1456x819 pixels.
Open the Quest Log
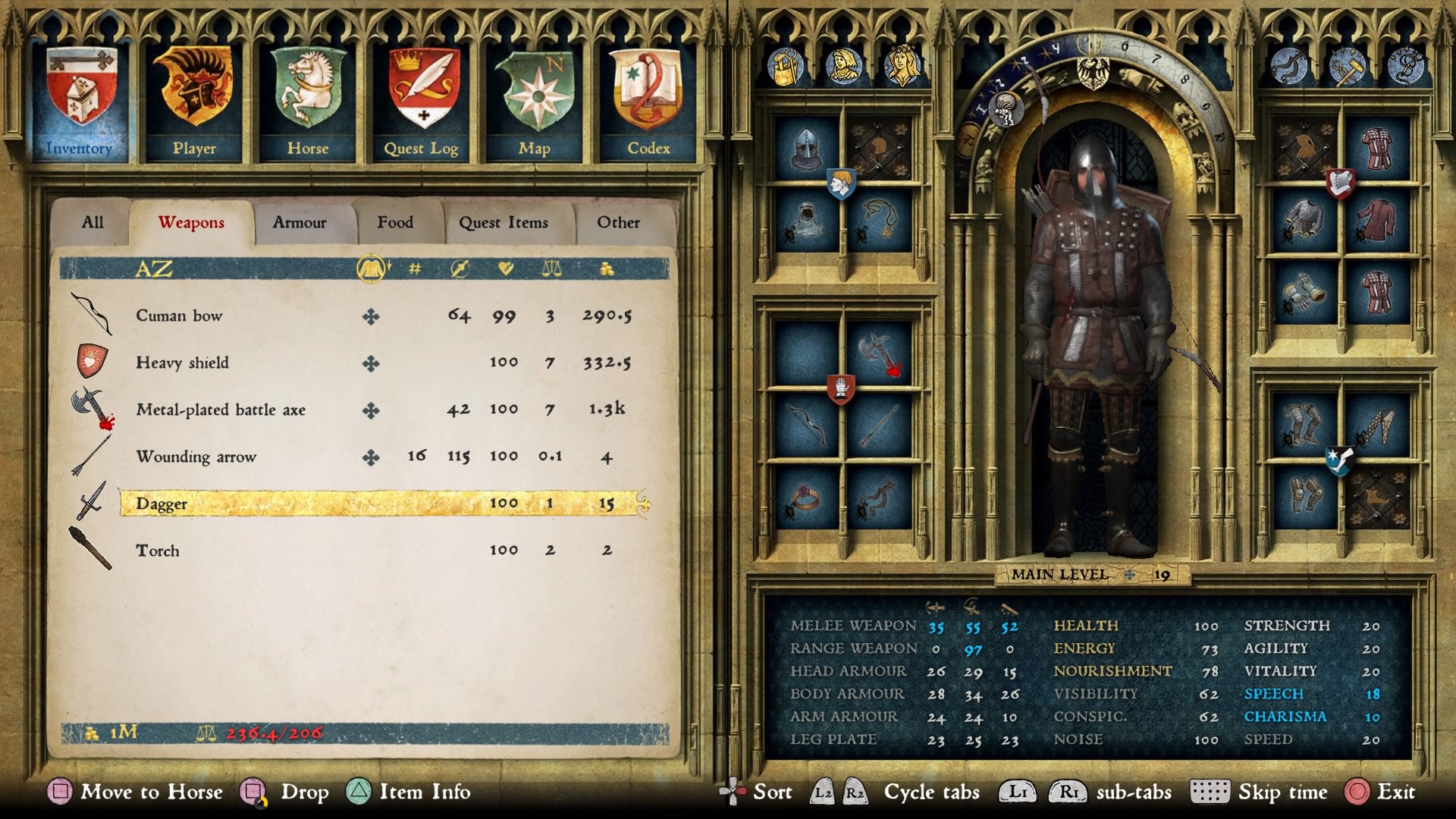[x=422, y=102]
